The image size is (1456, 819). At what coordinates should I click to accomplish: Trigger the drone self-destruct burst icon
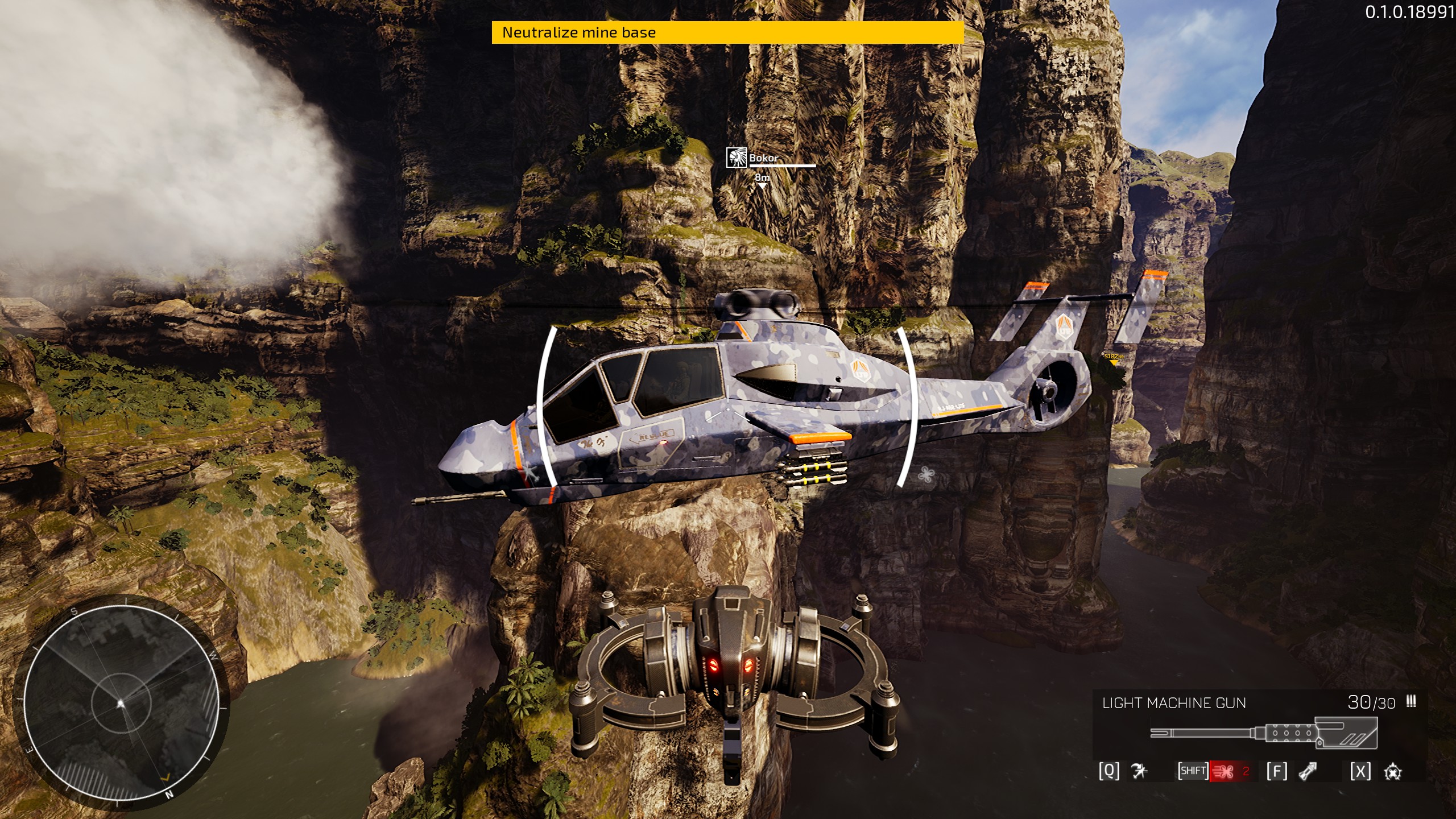tap(1392, 772)
